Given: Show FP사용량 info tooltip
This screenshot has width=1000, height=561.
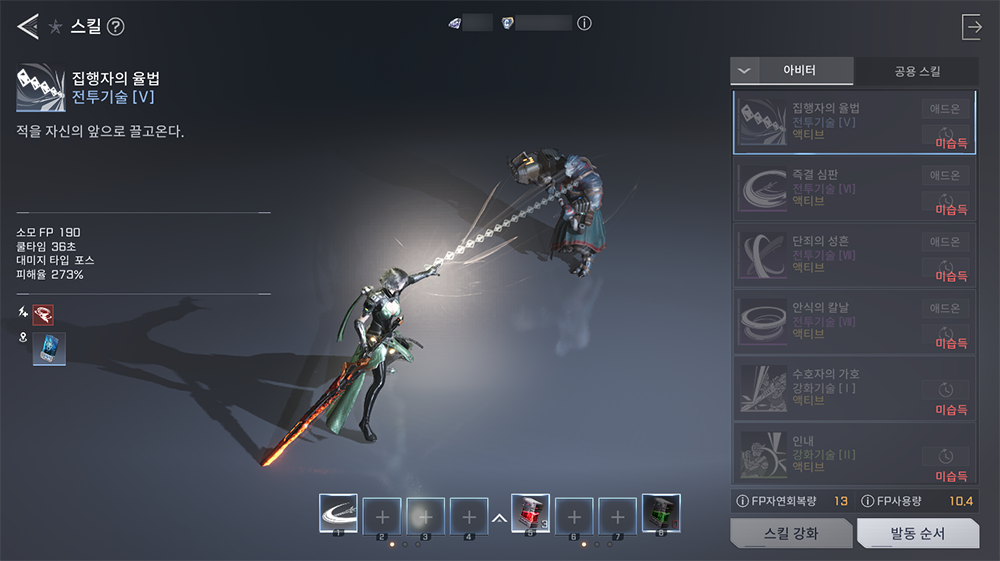Looking at the screenshot, I should (868, 500).
